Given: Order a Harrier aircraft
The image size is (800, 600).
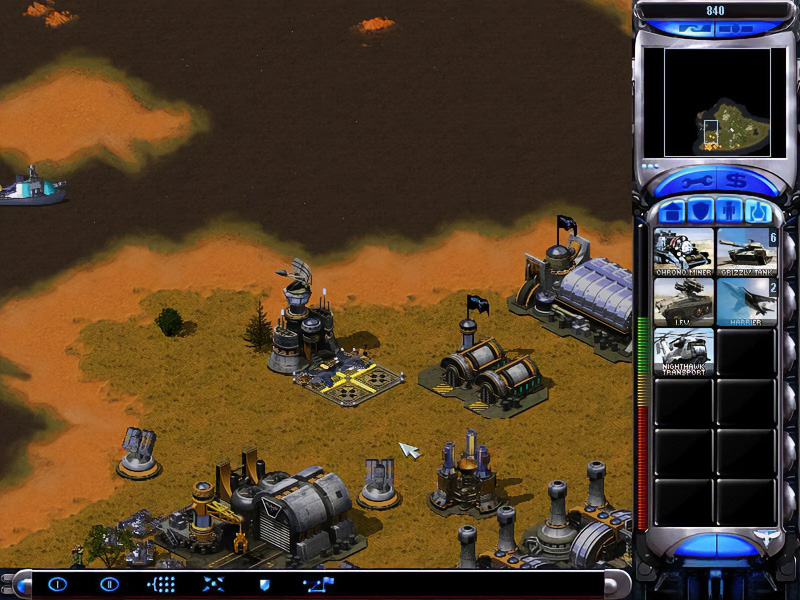Looking at the screenshot, I should 745,301.
